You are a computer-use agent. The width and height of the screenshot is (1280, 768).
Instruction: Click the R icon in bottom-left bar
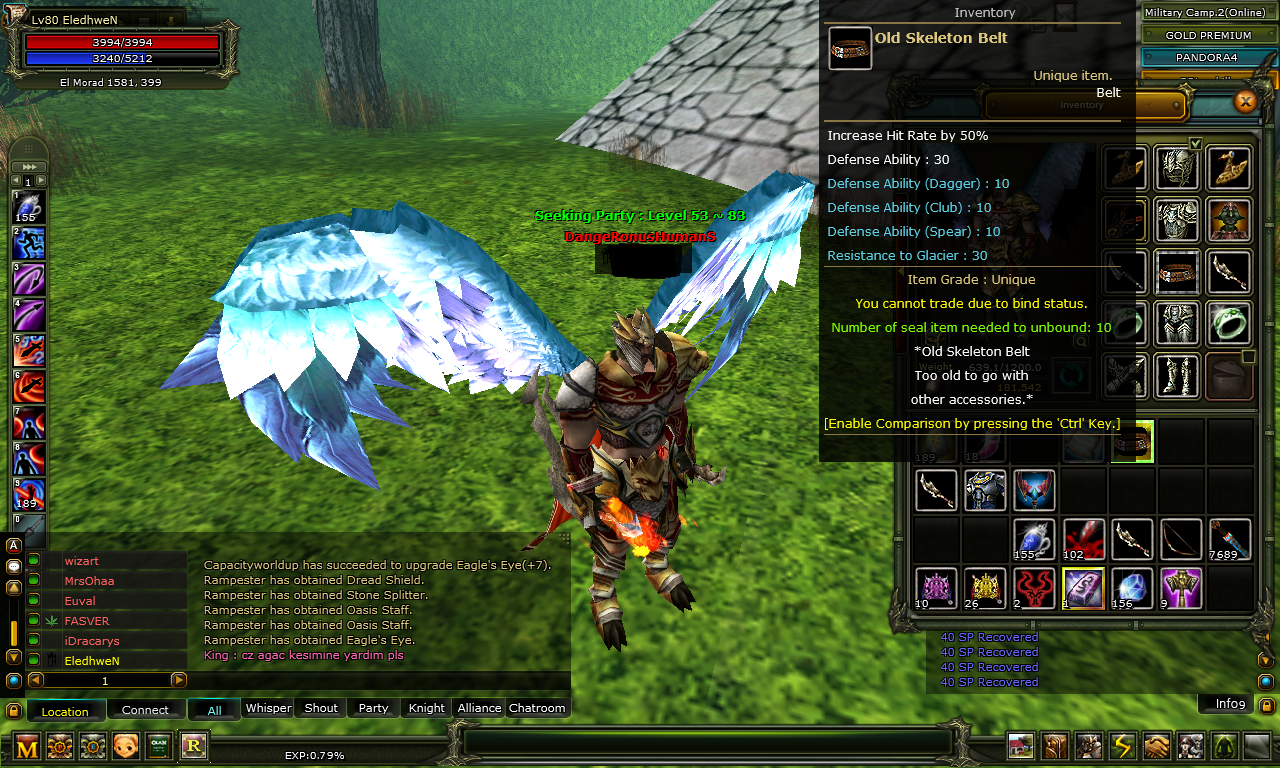[x=190, y=746]
